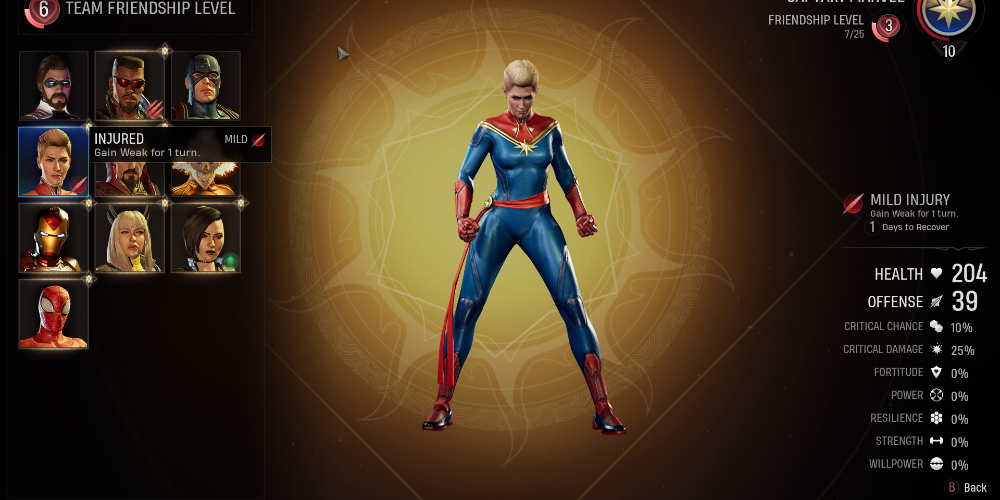Choose Captain America's portrait
Viewport: 1000px width, 500px height.
[205, 86]
